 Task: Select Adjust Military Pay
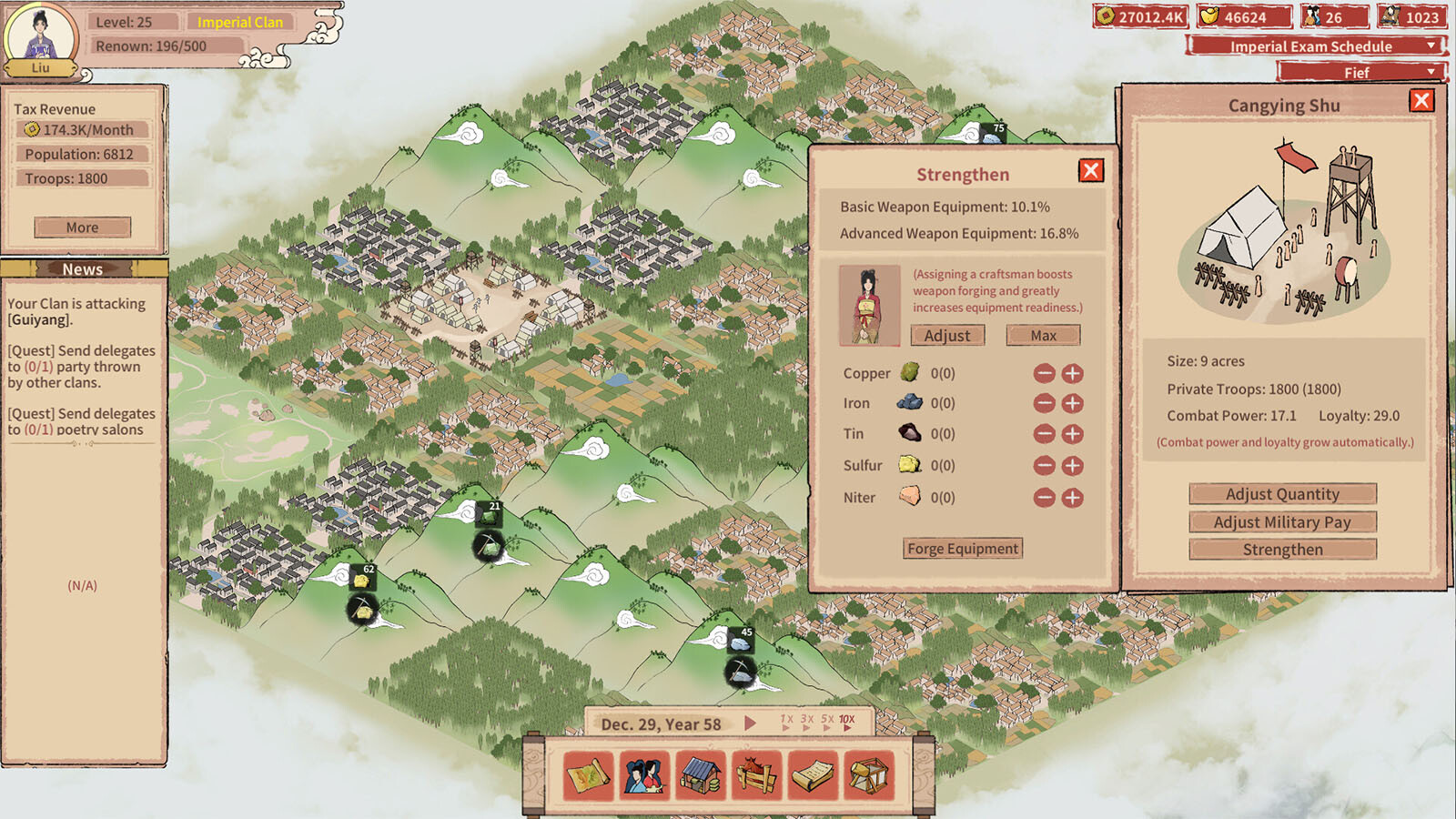click(1282, 522)
